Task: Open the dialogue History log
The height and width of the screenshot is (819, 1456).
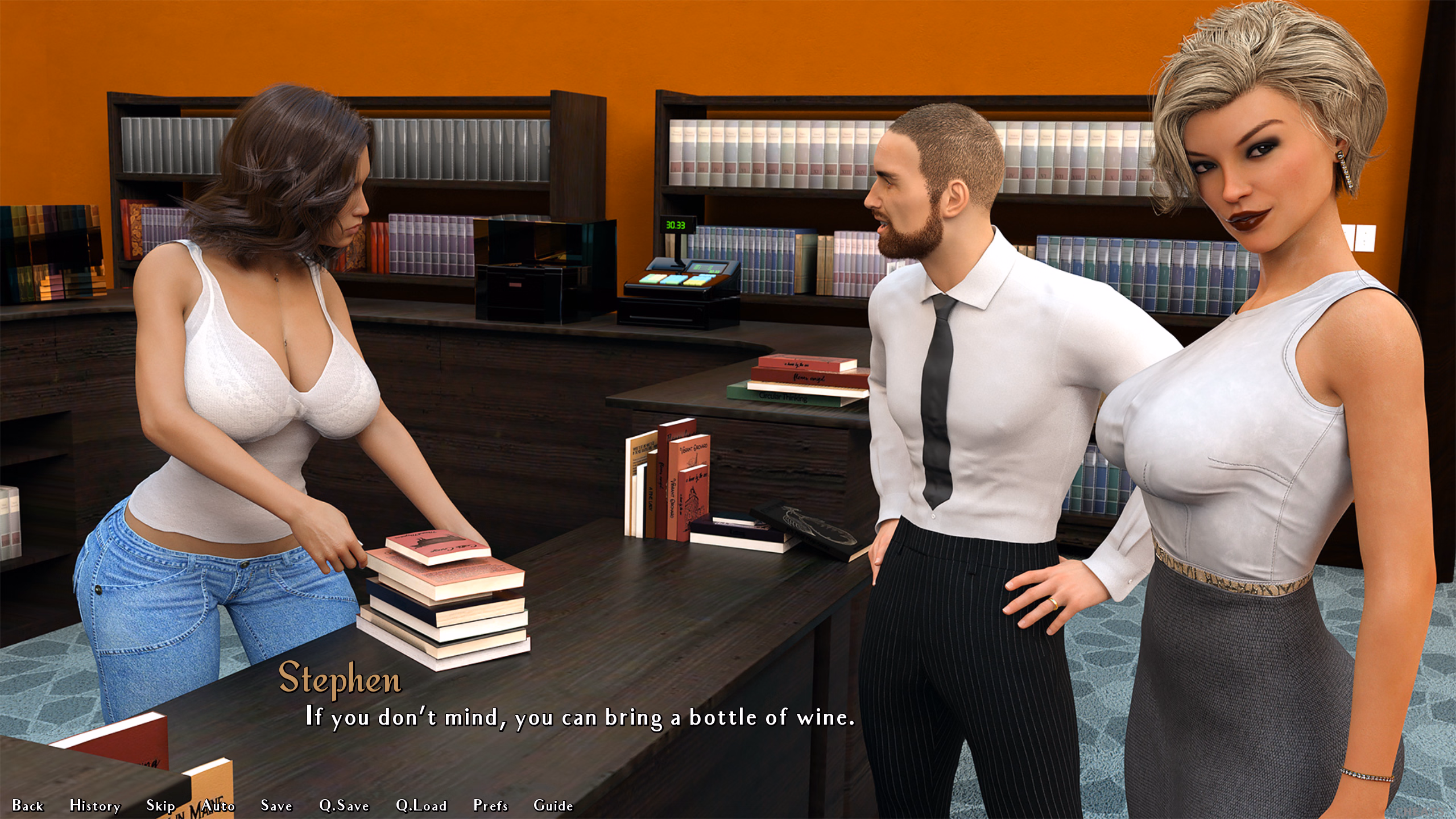Action: coord(95,805)
